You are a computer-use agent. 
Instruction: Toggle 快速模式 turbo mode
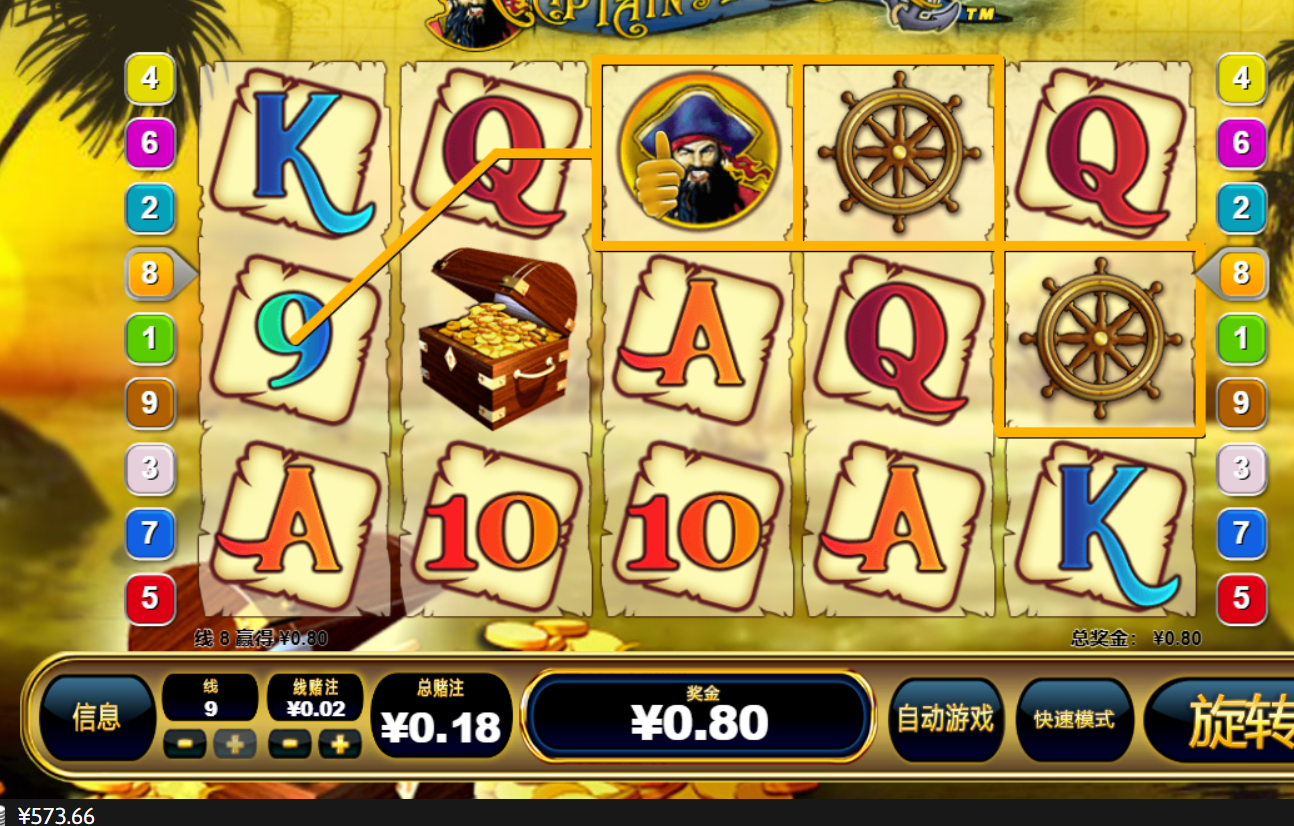click(1074, 719)
